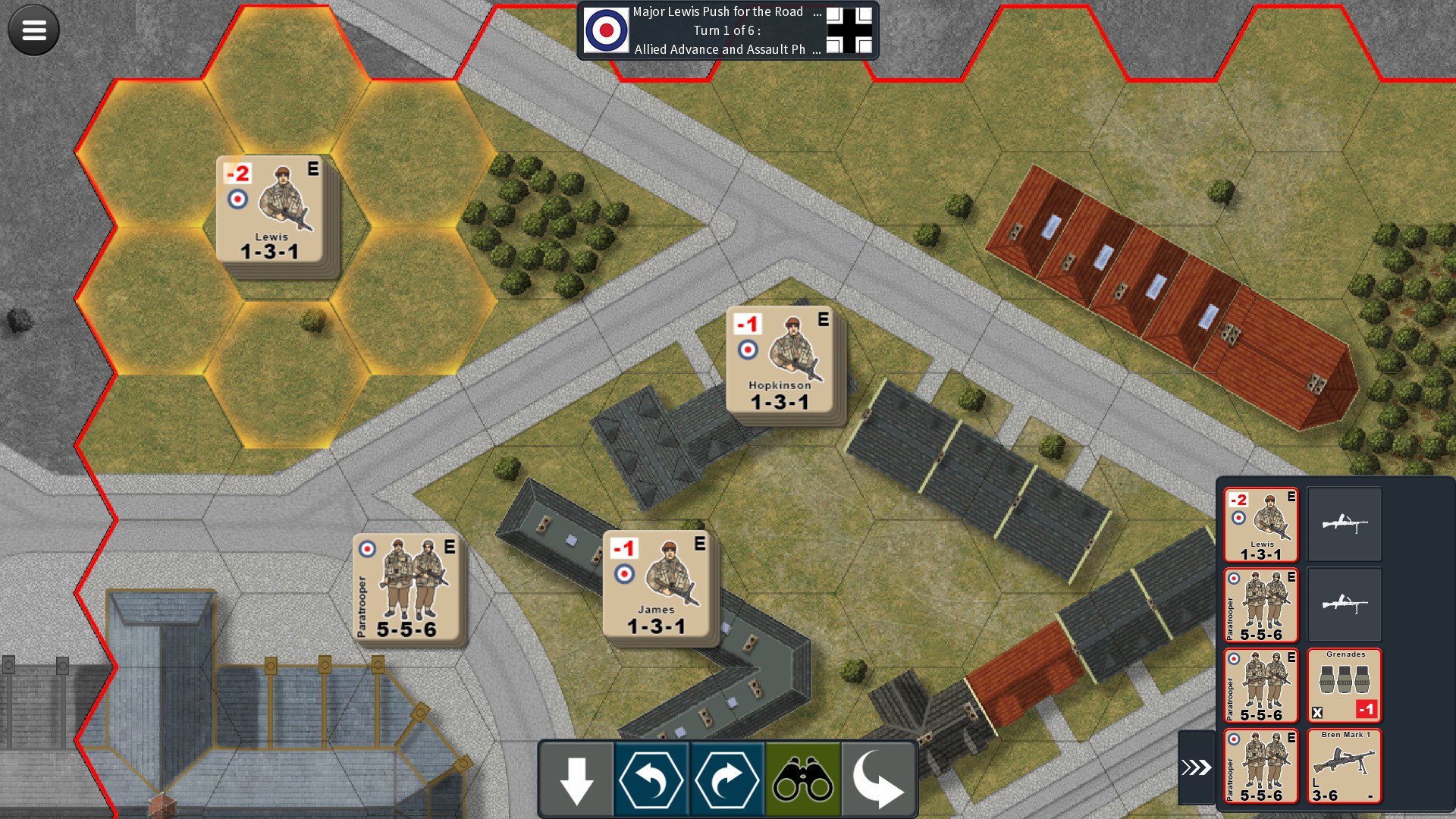This screenshot has height=819, width=1456.
Task: Pick the Lewis card in stack panel
Action: click(x=1261, y=525)
